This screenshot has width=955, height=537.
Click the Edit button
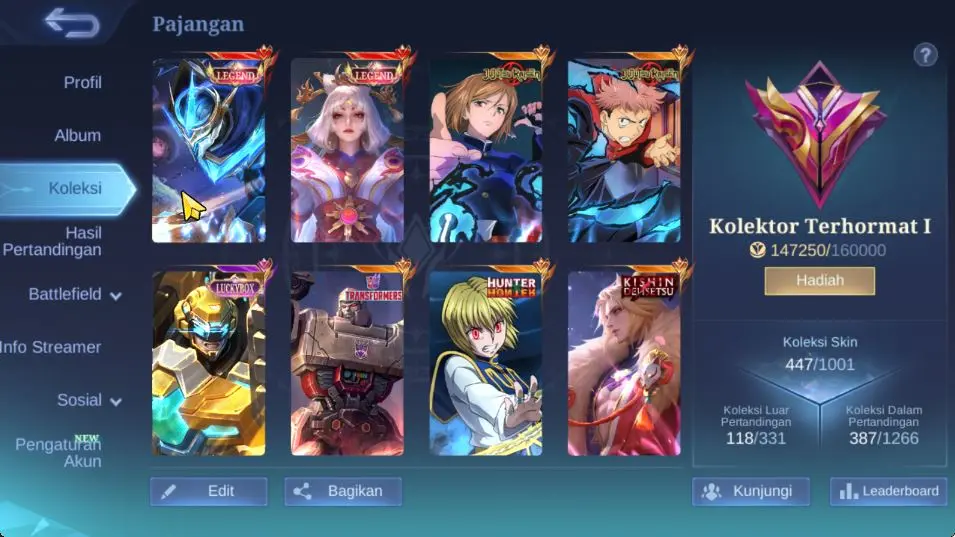click(209, 491)
